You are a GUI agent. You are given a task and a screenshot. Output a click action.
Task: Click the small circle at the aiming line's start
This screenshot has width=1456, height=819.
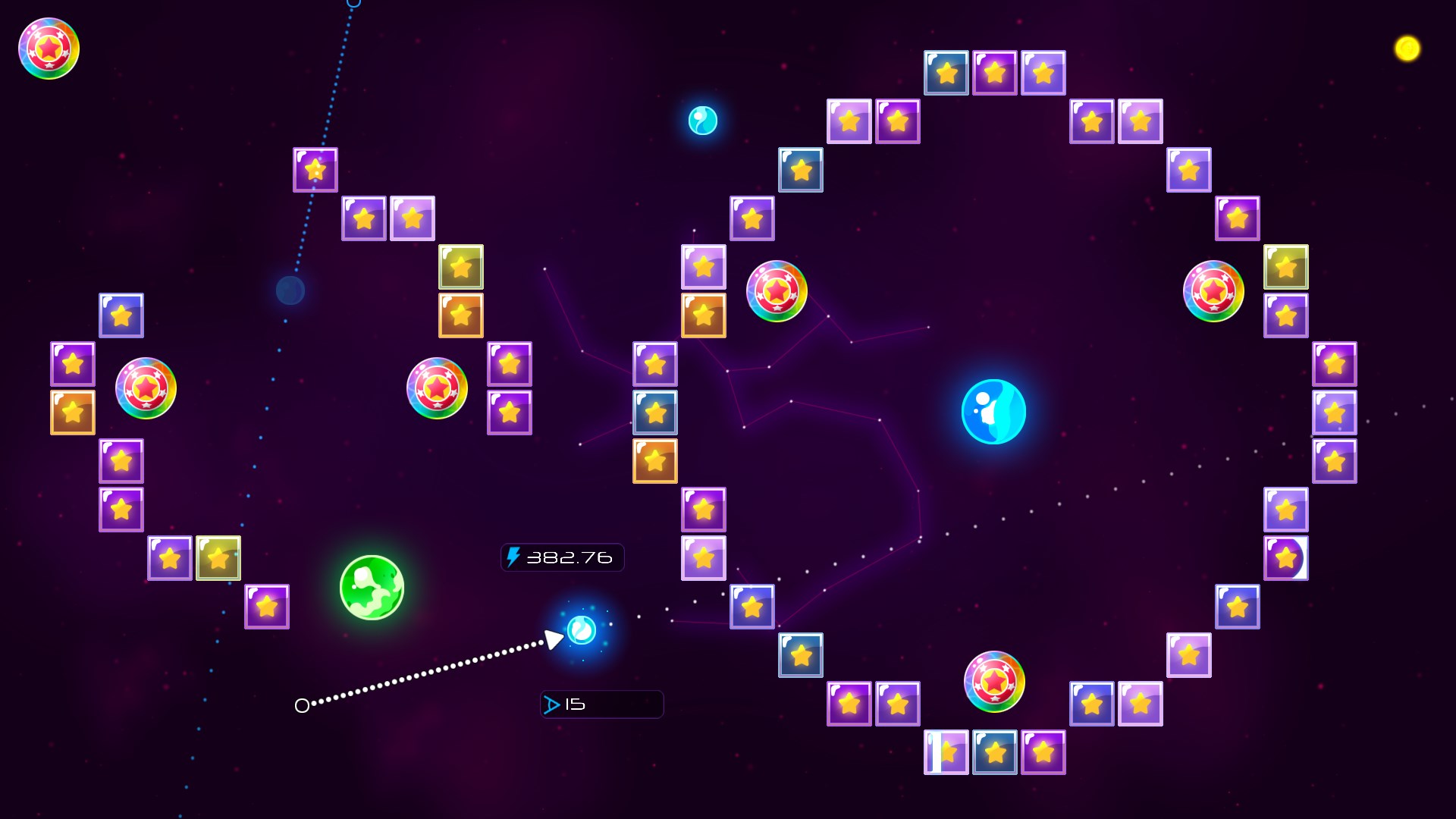point(303,705)
